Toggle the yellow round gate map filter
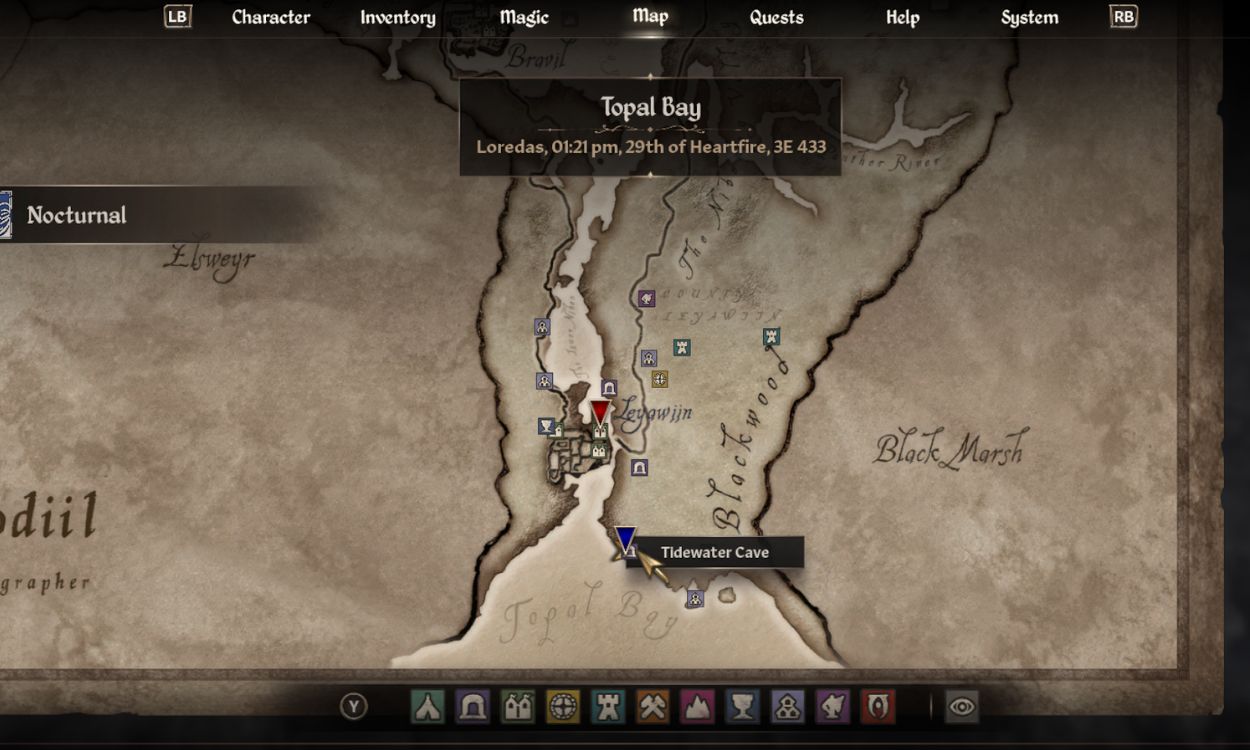Screen dimensions: 1250x750 coord(562,707)
